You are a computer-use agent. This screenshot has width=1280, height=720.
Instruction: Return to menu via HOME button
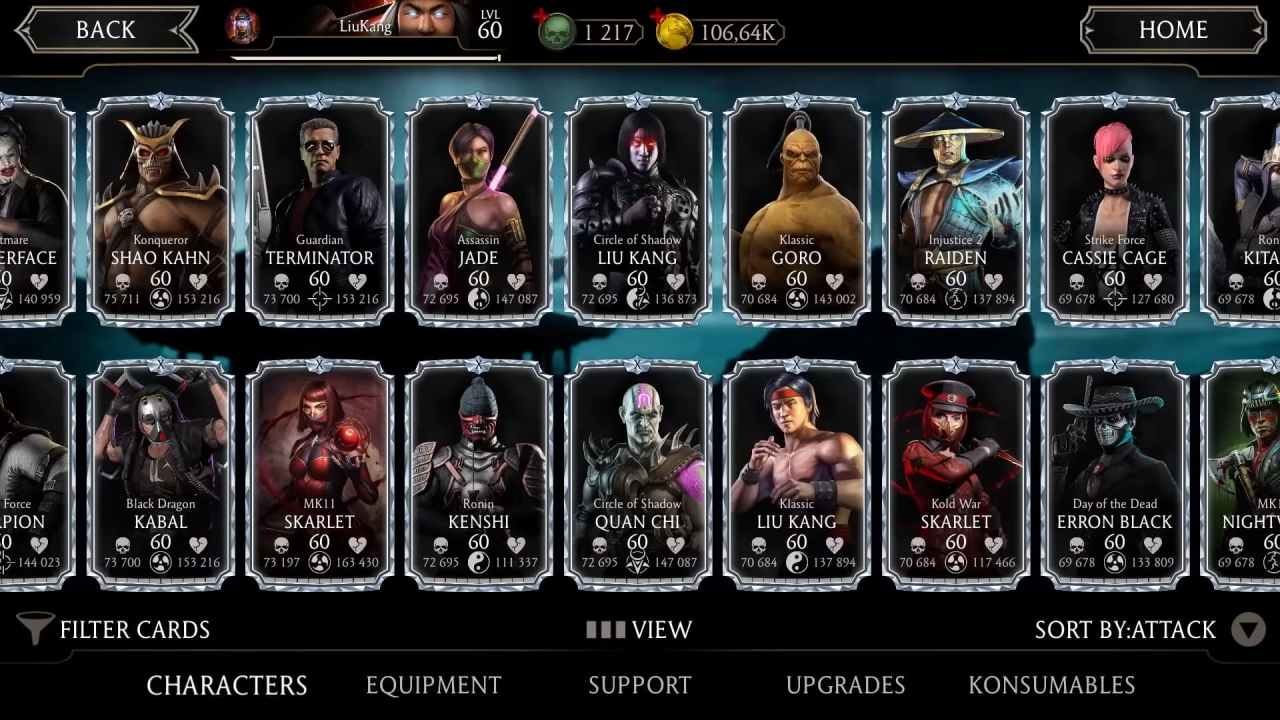1174,29
